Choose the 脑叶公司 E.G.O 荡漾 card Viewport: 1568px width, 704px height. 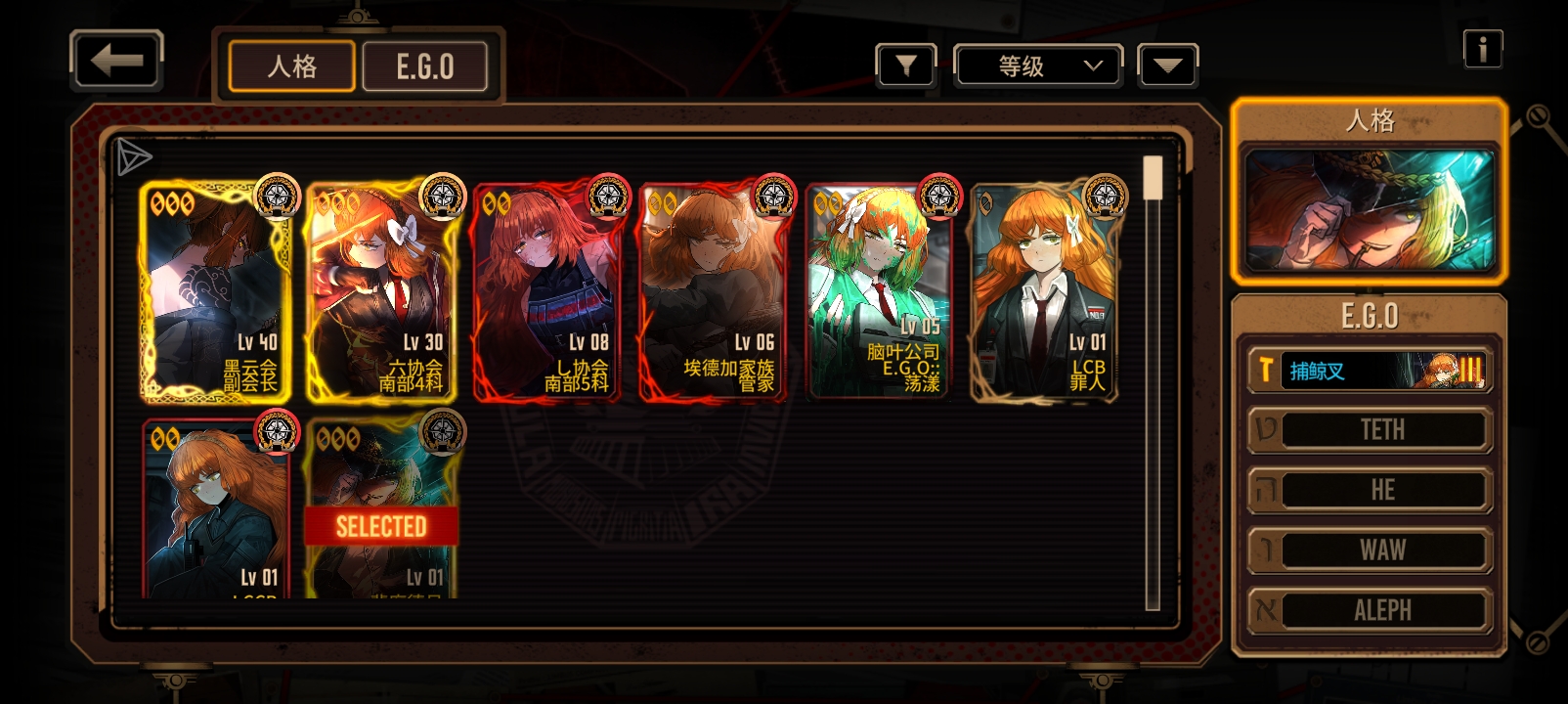(879, 291)
